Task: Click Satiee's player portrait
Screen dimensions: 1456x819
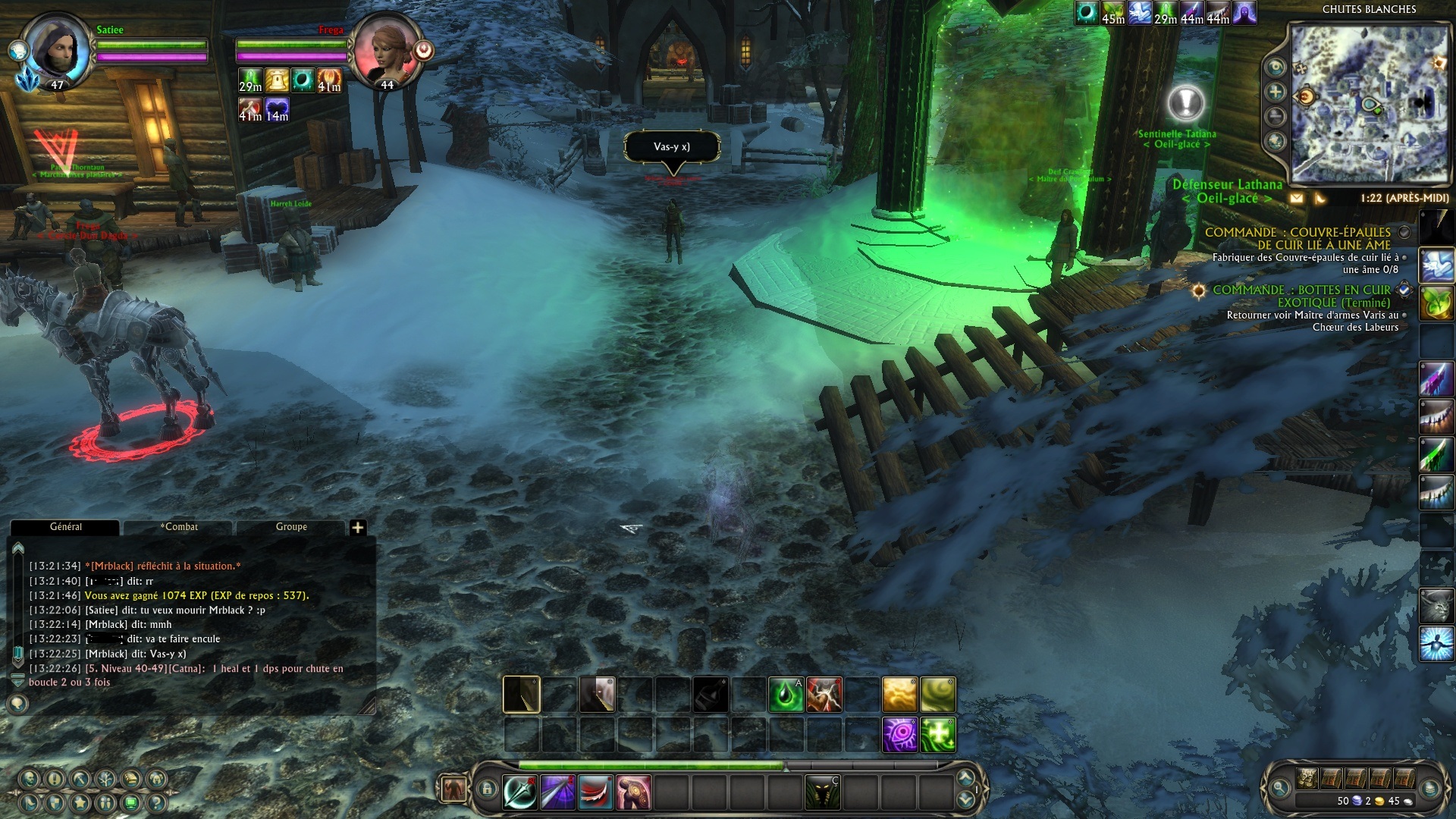Action: [x=57, y=49]
